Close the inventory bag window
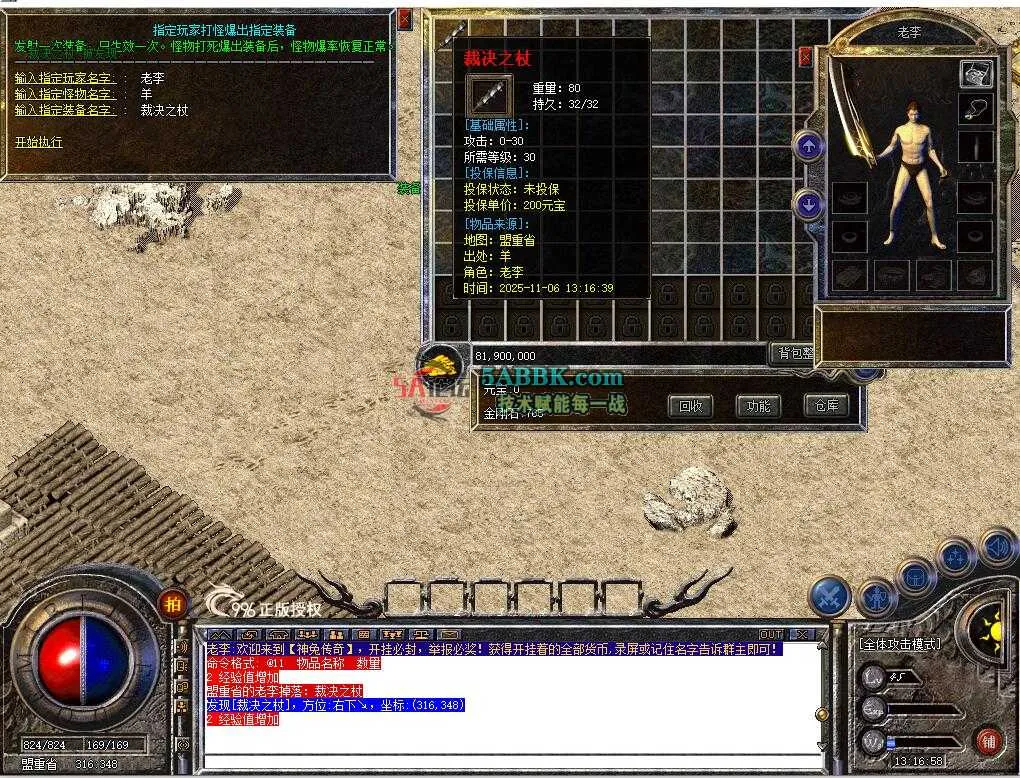This screenshot has height=778, width=1020. click(x=806, y=57)
